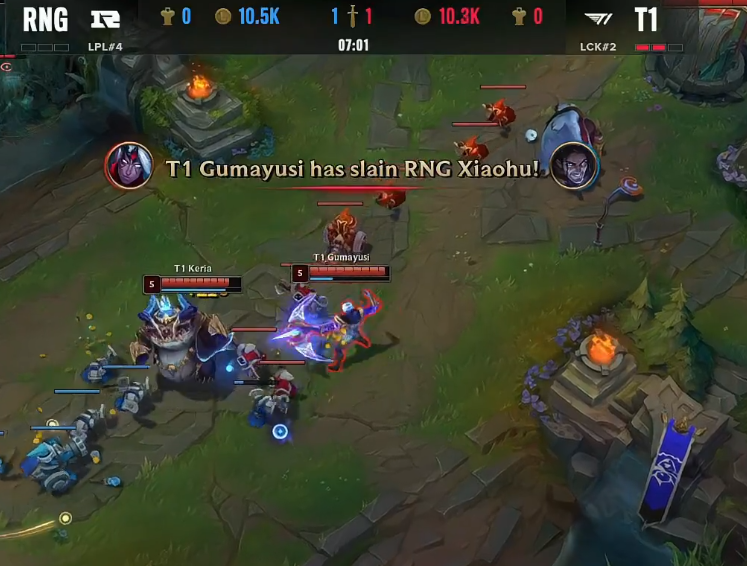This screenshot has height=566, width=747.
Task: Click the RNG team logo in the scoreboard
Action: (x=105, y=18)
